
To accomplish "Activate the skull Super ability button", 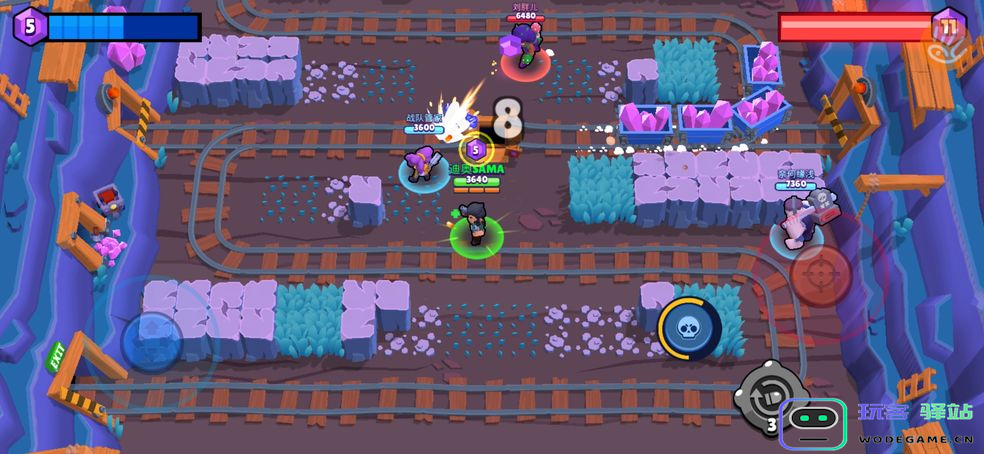I will point(689,329).
